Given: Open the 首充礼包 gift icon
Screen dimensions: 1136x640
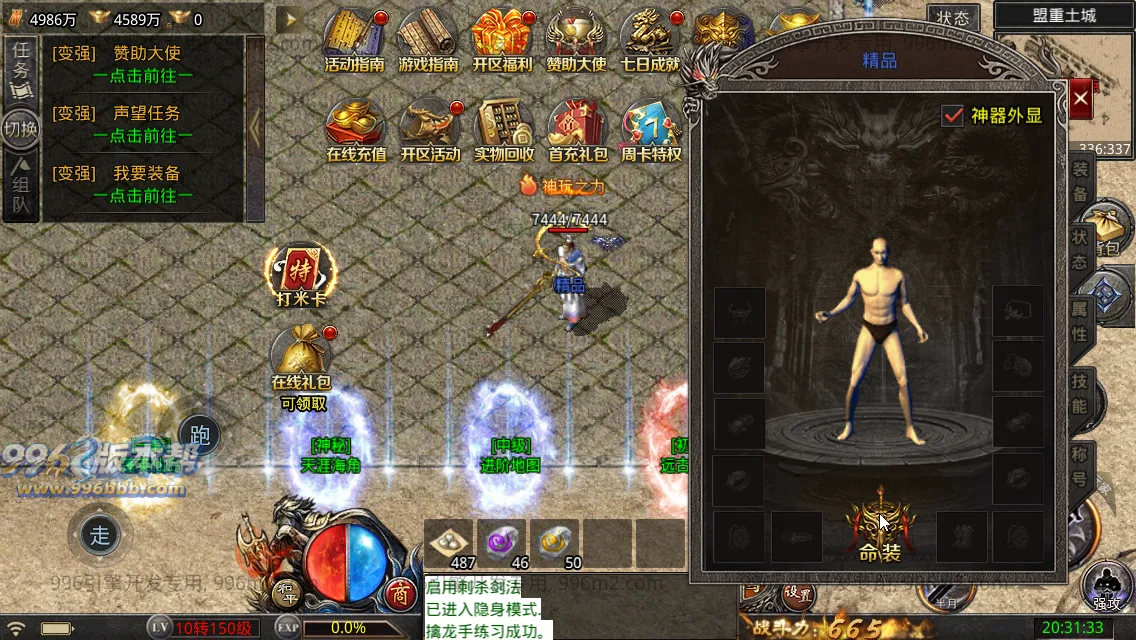Looking at the screenshot, I should (x=577, y=130).
